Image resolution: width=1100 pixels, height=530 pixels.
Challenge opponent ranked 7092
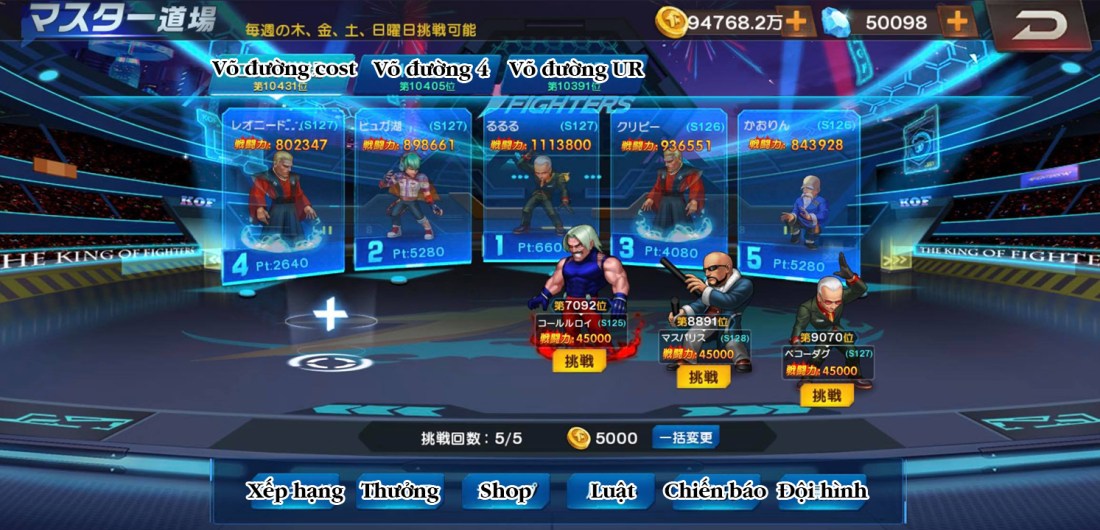coord(579,361)
